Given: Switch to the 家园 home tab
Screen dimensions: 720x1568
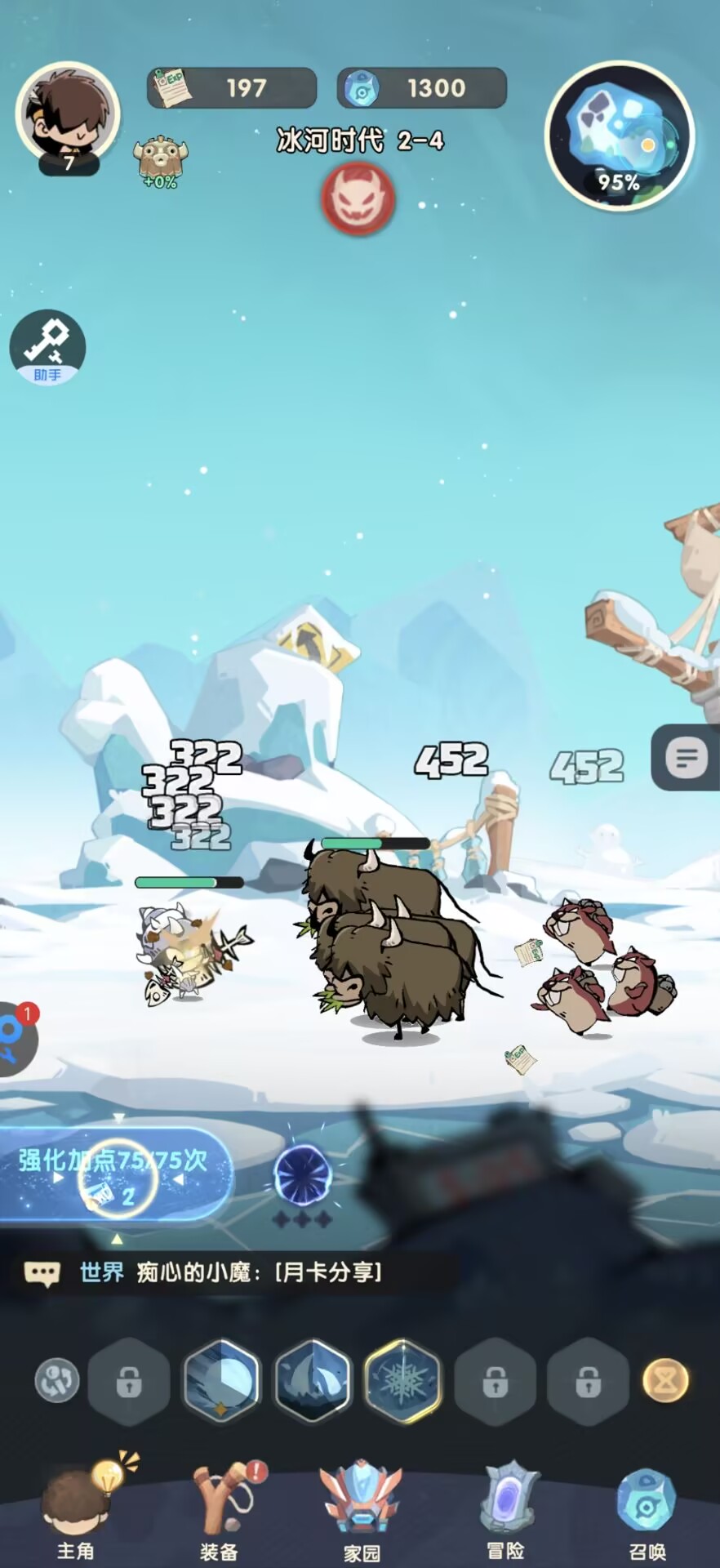Looking at the screenshot, I should [361, 1511].
